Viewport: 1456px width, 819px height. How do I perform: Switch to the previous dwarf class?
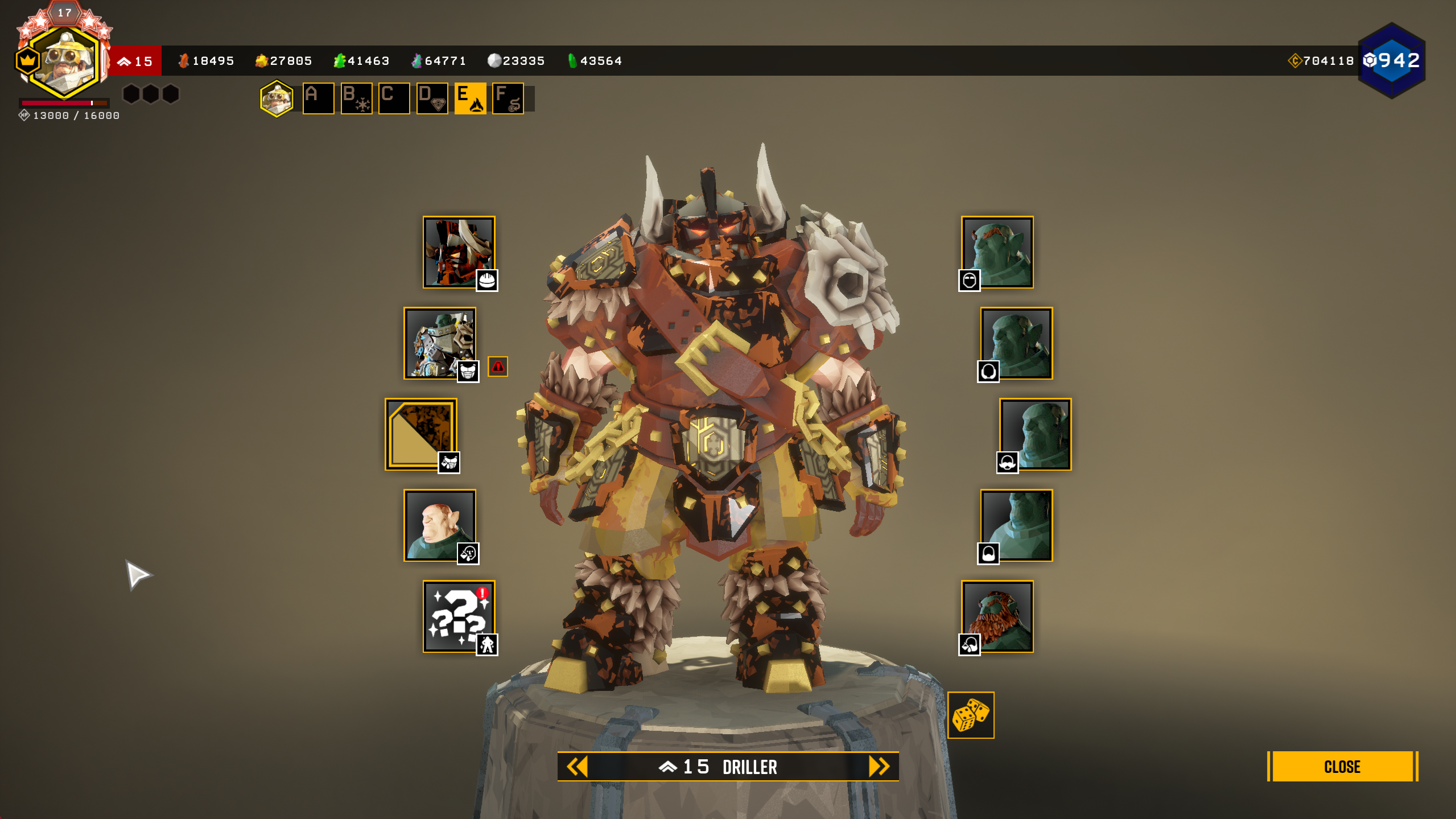coord(577,766)
